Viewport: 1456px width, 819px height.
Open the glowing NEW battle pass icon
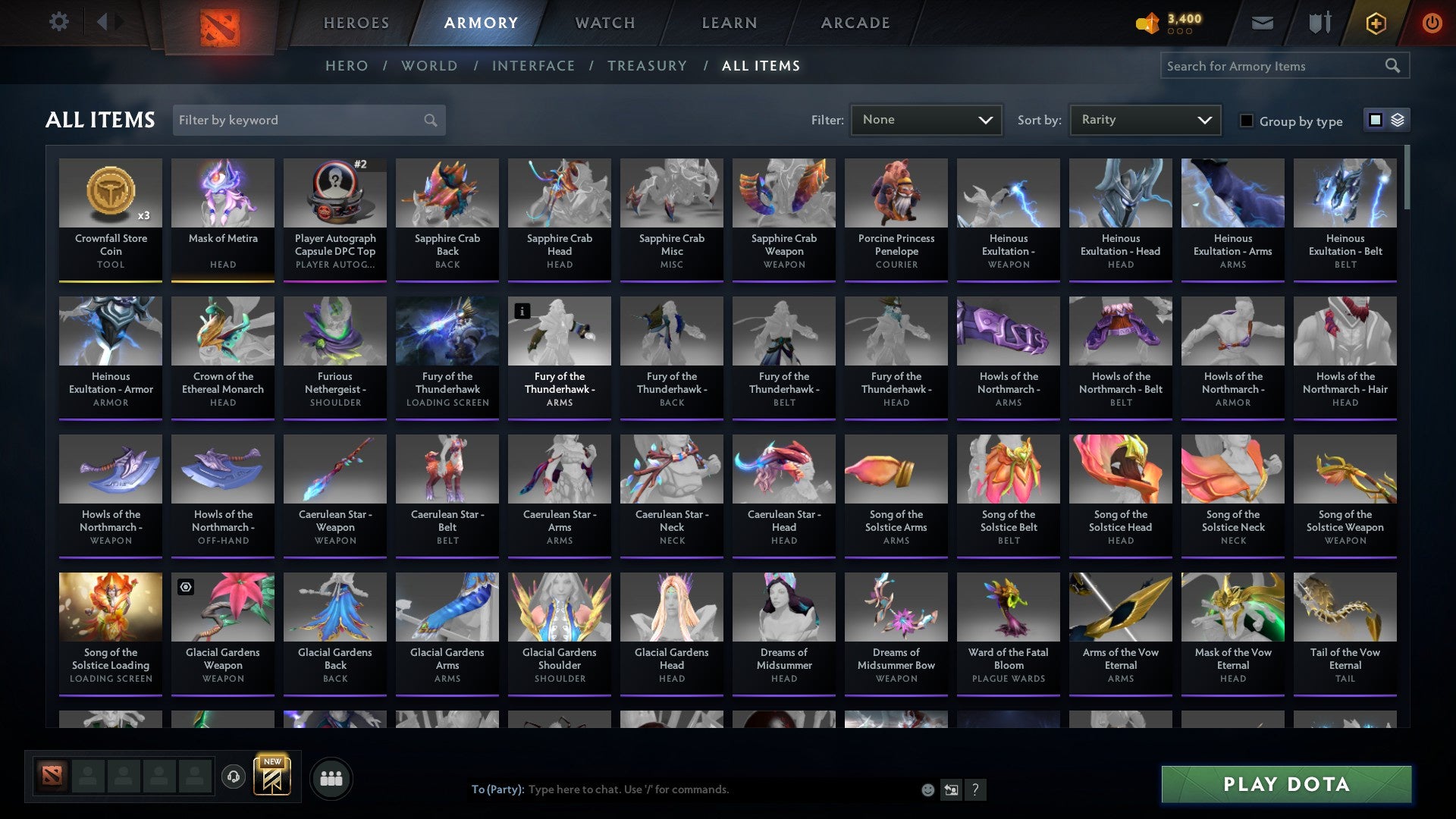pyautogui.click(x=273, y=777)
